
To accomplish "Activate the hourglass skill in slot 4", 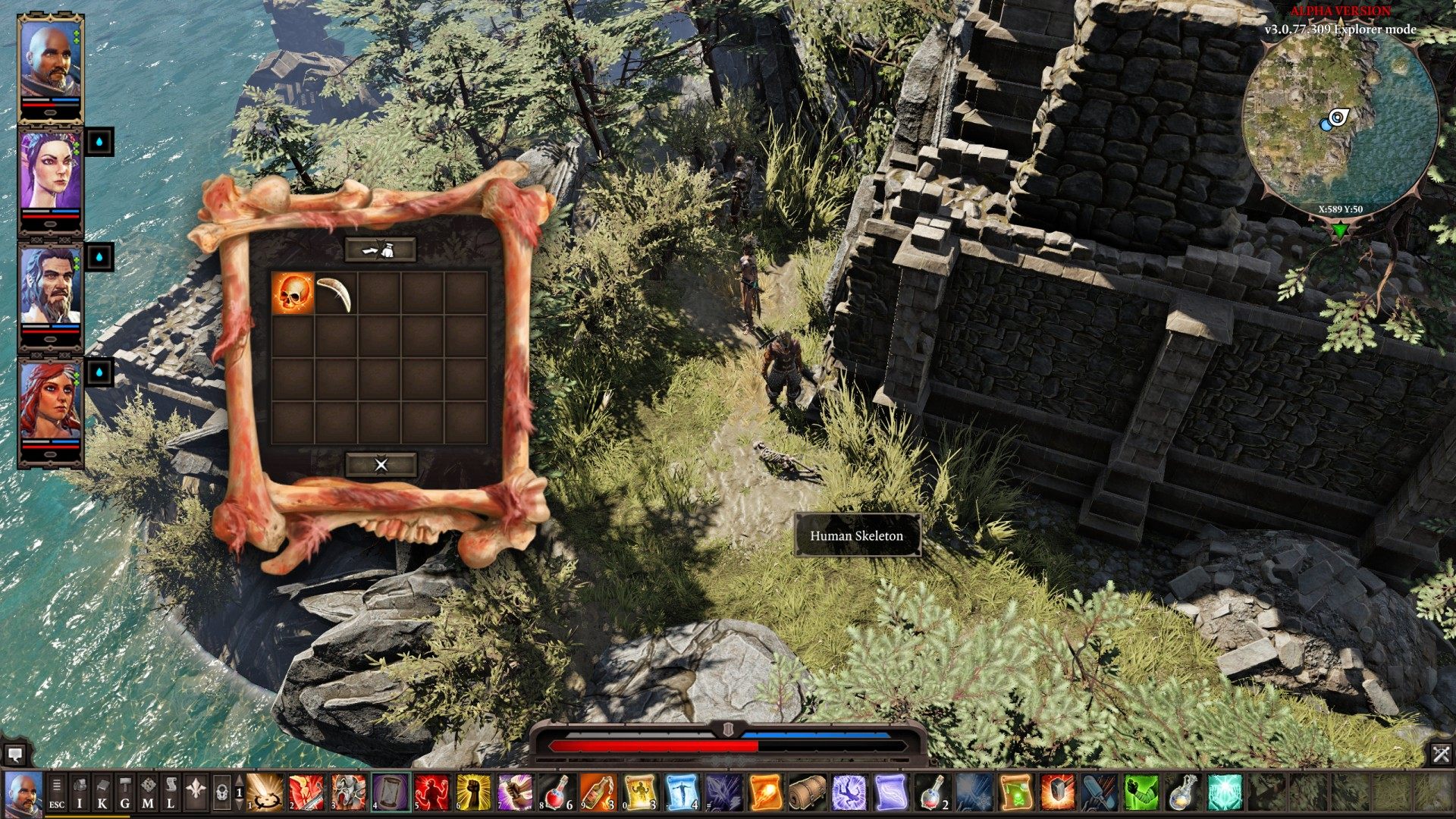I will click(391, 792).
